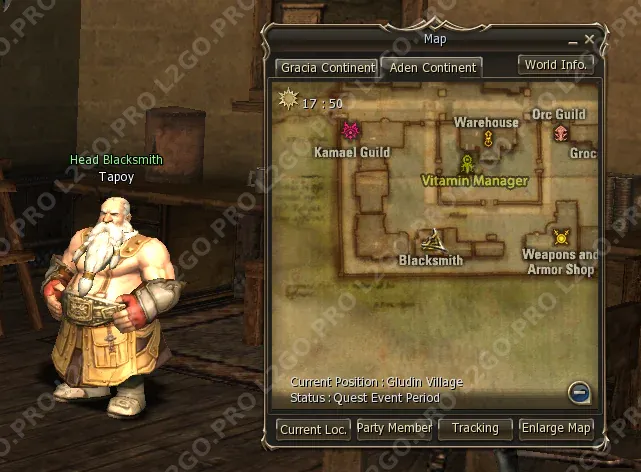Zoom out with the round minus button
This screenshot has height=472, width=641.
click(x=580, y=392)
